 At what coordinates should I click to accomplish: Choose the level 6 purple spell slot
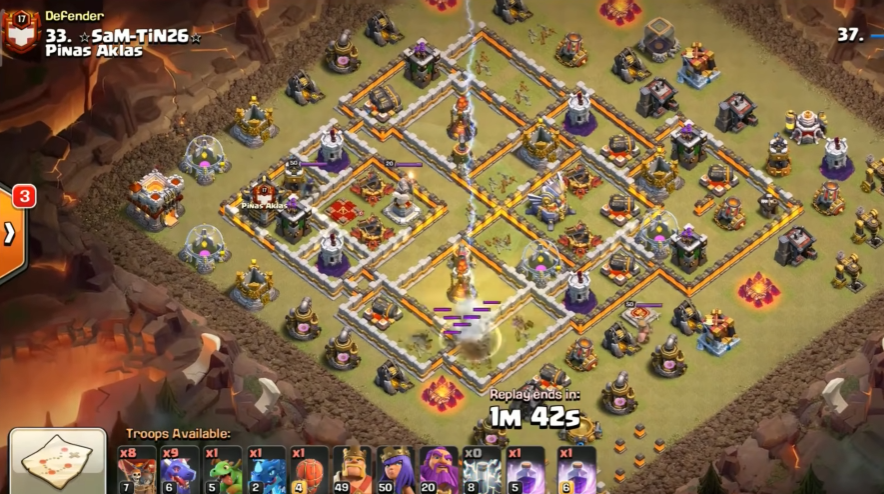coord(574,470)
